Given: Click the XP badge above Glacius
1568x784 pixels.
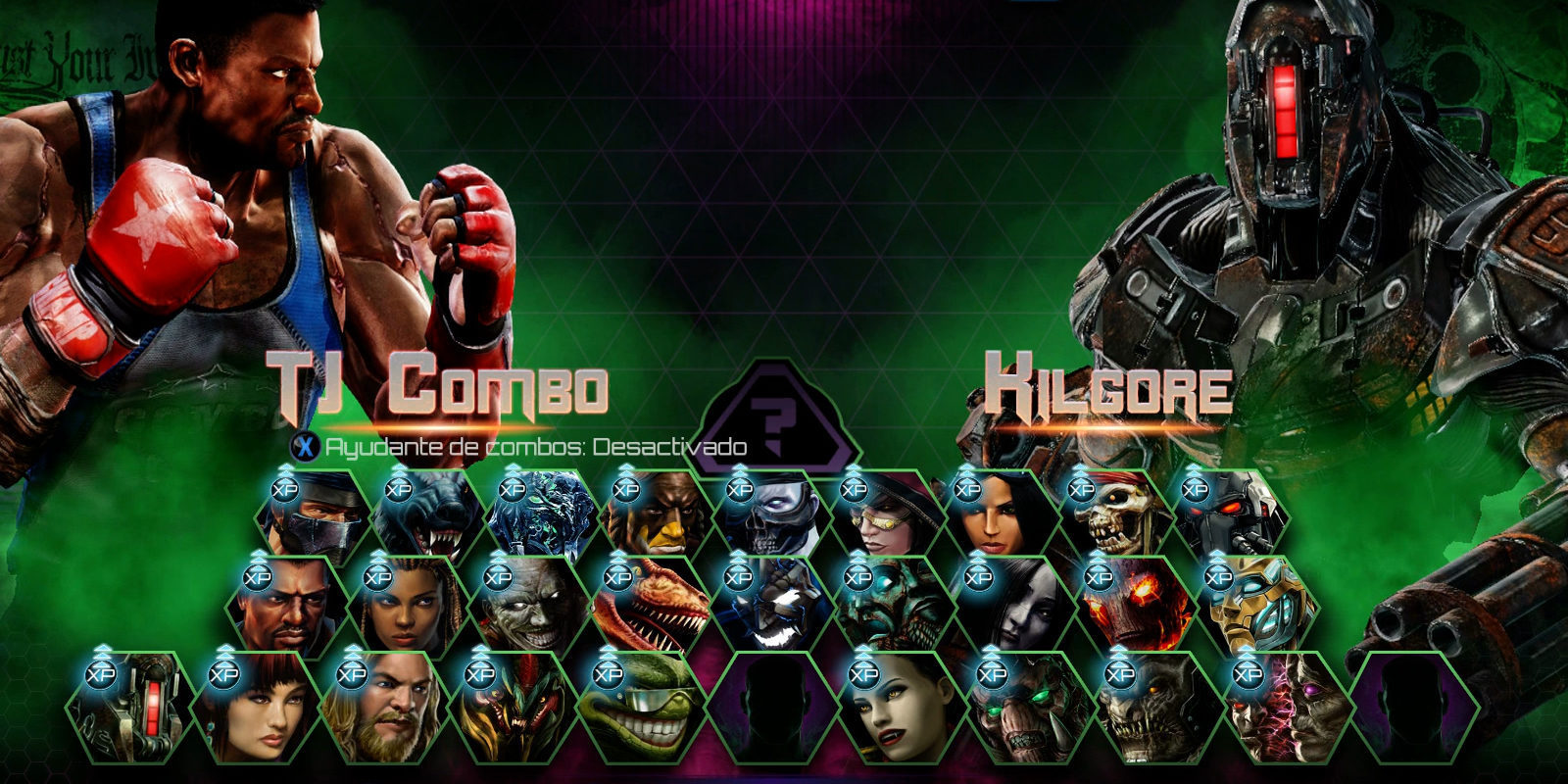Looking at the screenshot, I should click(x=514, y=488).
